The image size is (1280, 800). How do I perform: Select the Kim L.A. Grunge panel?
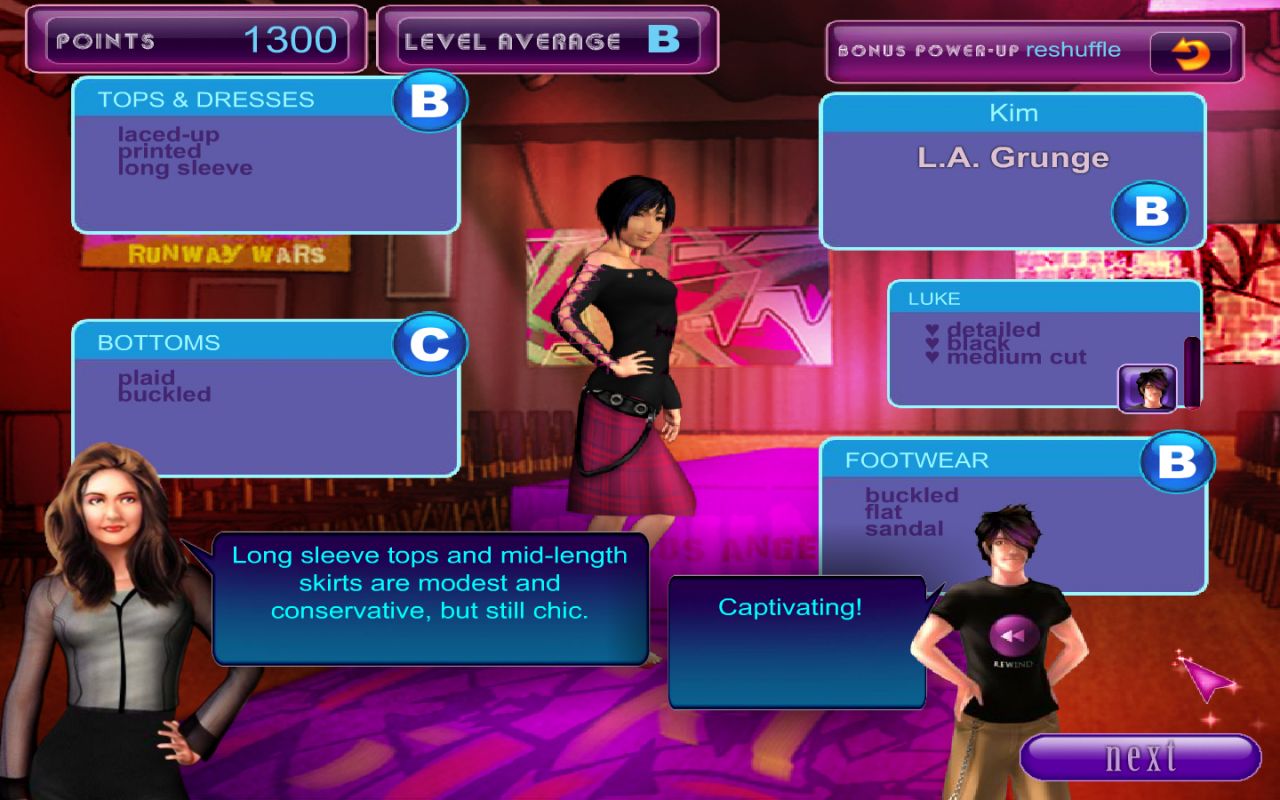[x=1012, y=171]
